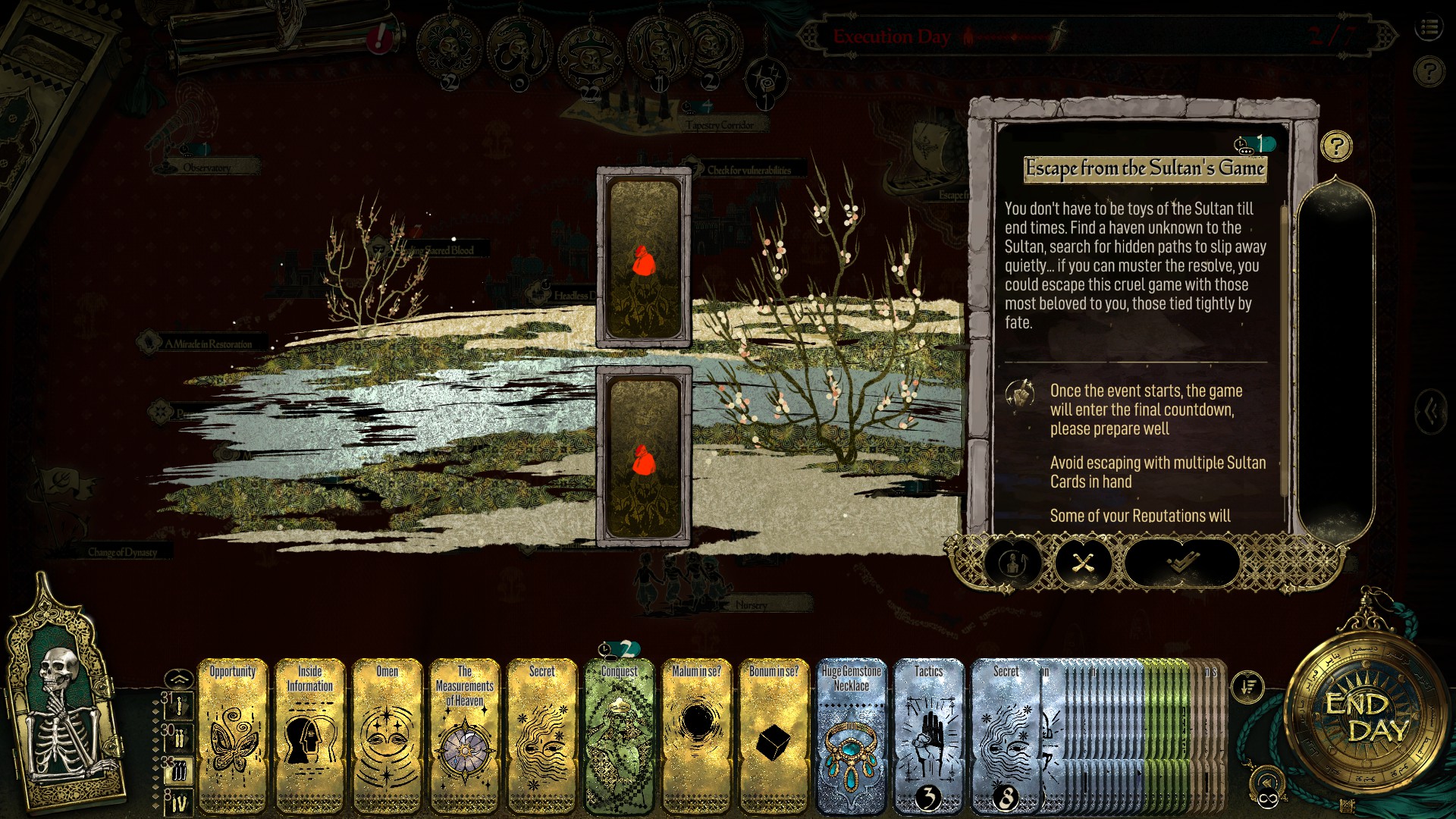Expand the hand with the double chevron

point(177,676)
